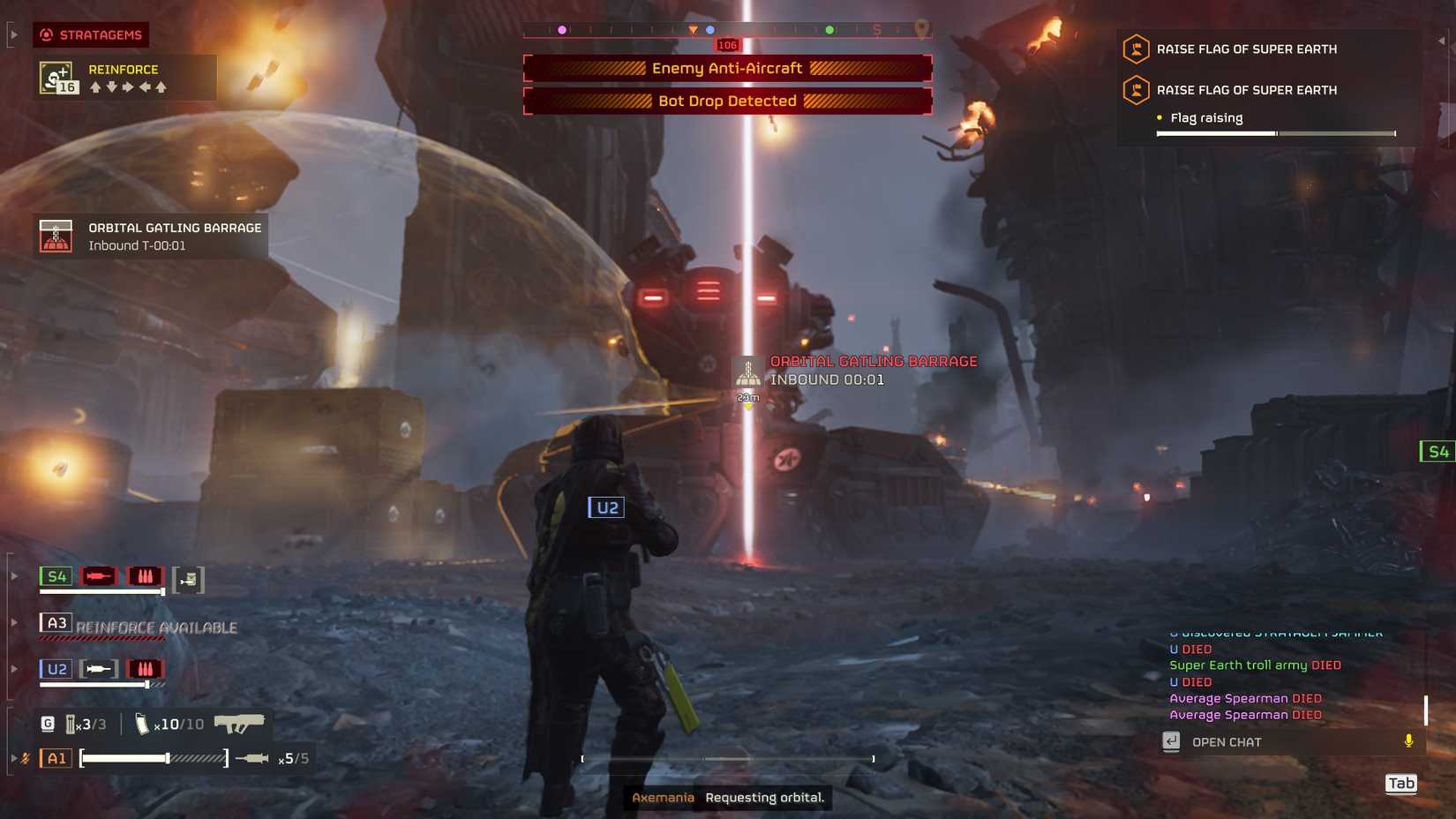The width and height of the screenshot is (1456, 819).
Task: Click the Bot Drop Detected banner
Action: (727, 101)
